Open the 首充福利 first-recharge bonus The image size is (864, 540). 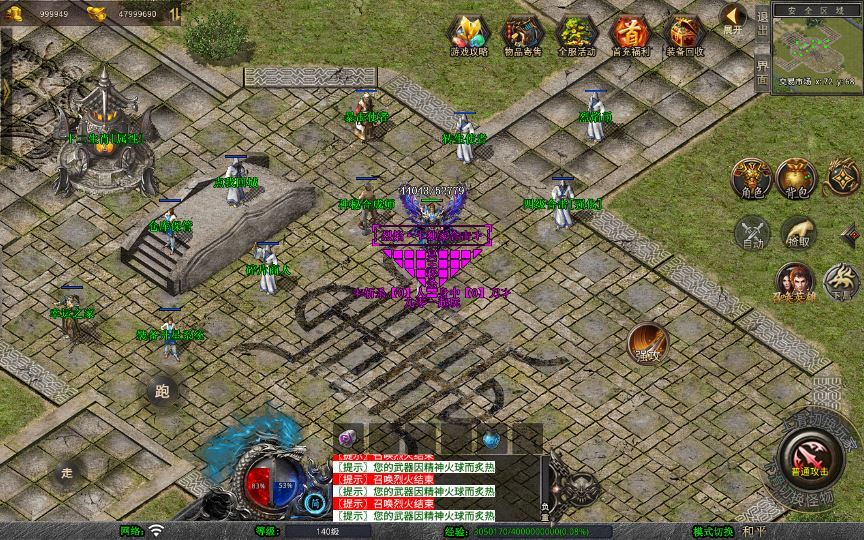(x=629, y=34)
